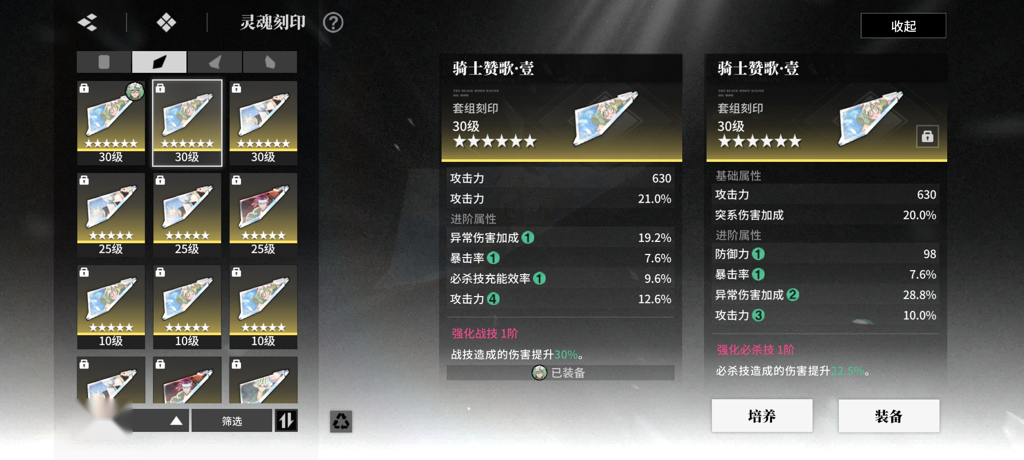Switch to the rounded rectangle shape tab

(x=104, y=62)
